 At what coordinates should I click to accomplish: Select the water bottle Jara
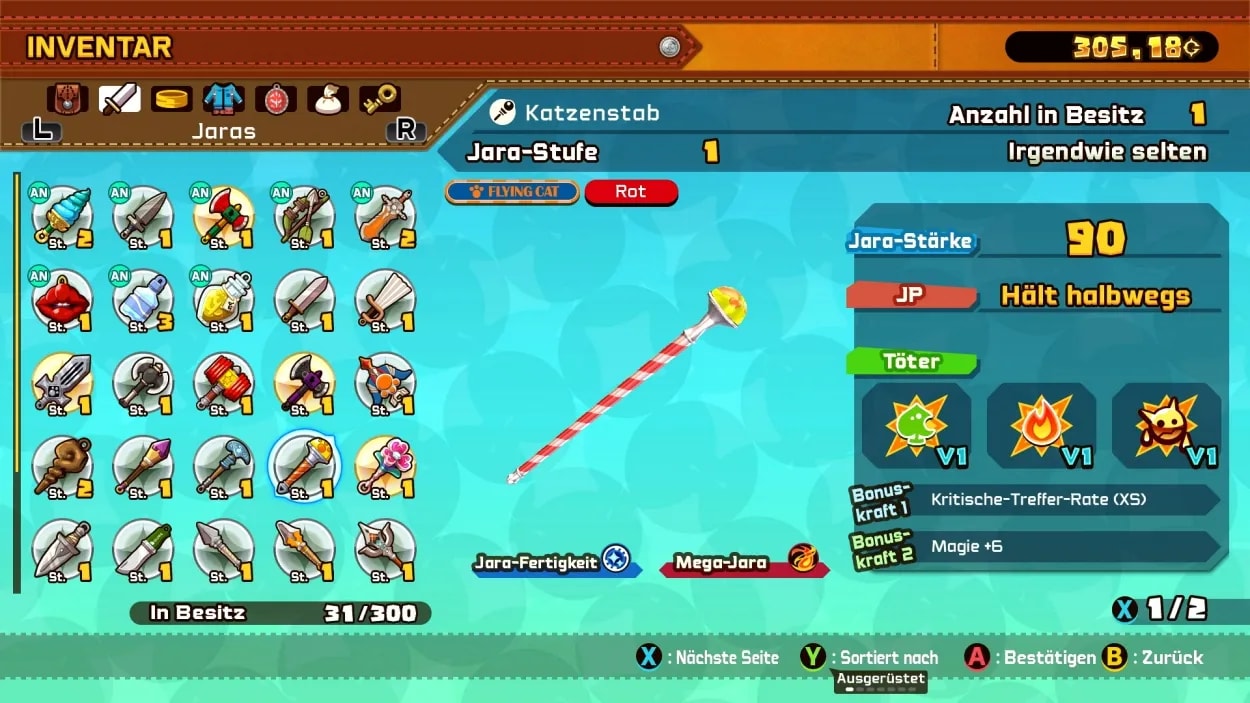[143, 300]
